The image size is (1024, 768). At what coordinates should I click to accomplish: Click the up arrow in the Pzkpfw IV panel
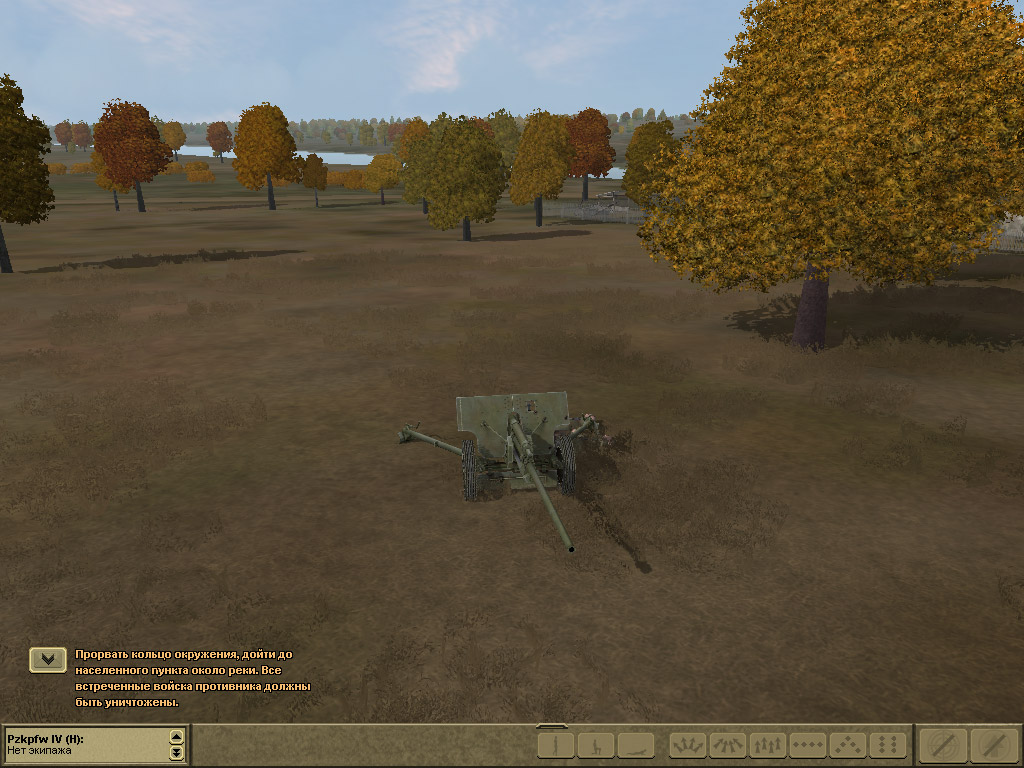(177, 738)
